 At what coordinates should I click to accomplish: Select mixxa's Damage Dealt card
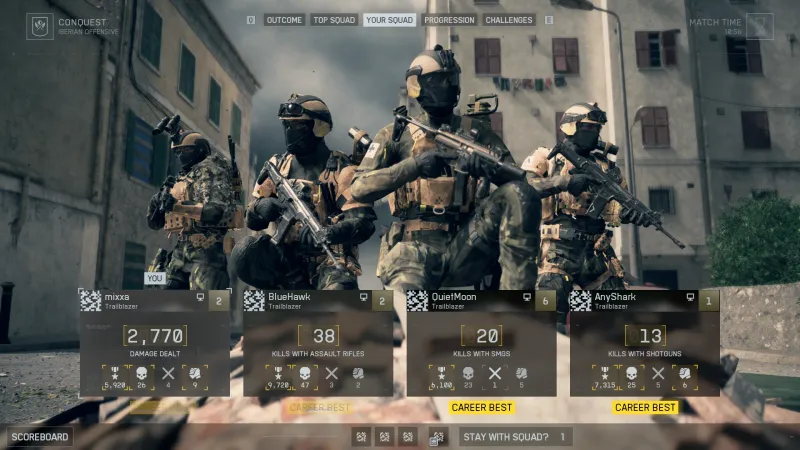[x=155, y=345]
